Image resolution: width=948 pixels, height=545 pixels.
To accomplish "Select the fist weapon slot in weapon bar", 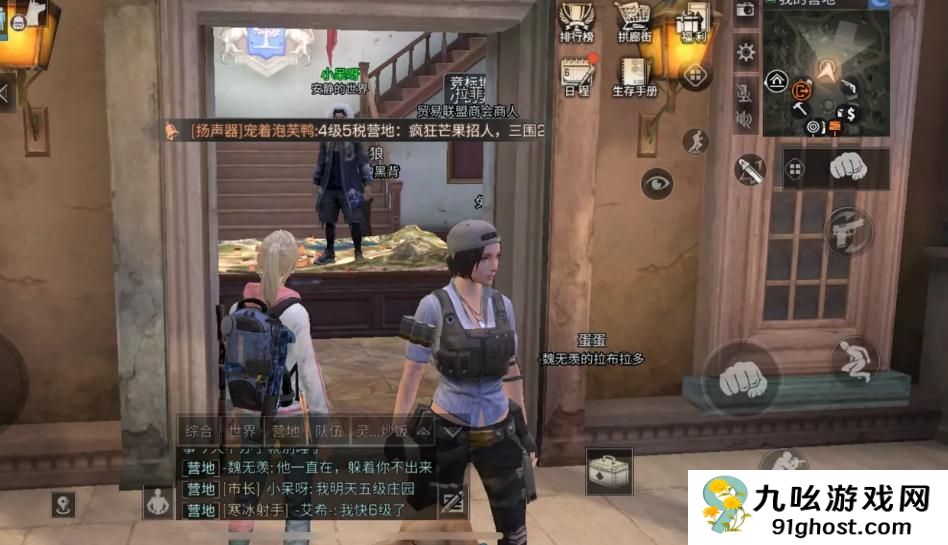I will (x=848, y=166).
